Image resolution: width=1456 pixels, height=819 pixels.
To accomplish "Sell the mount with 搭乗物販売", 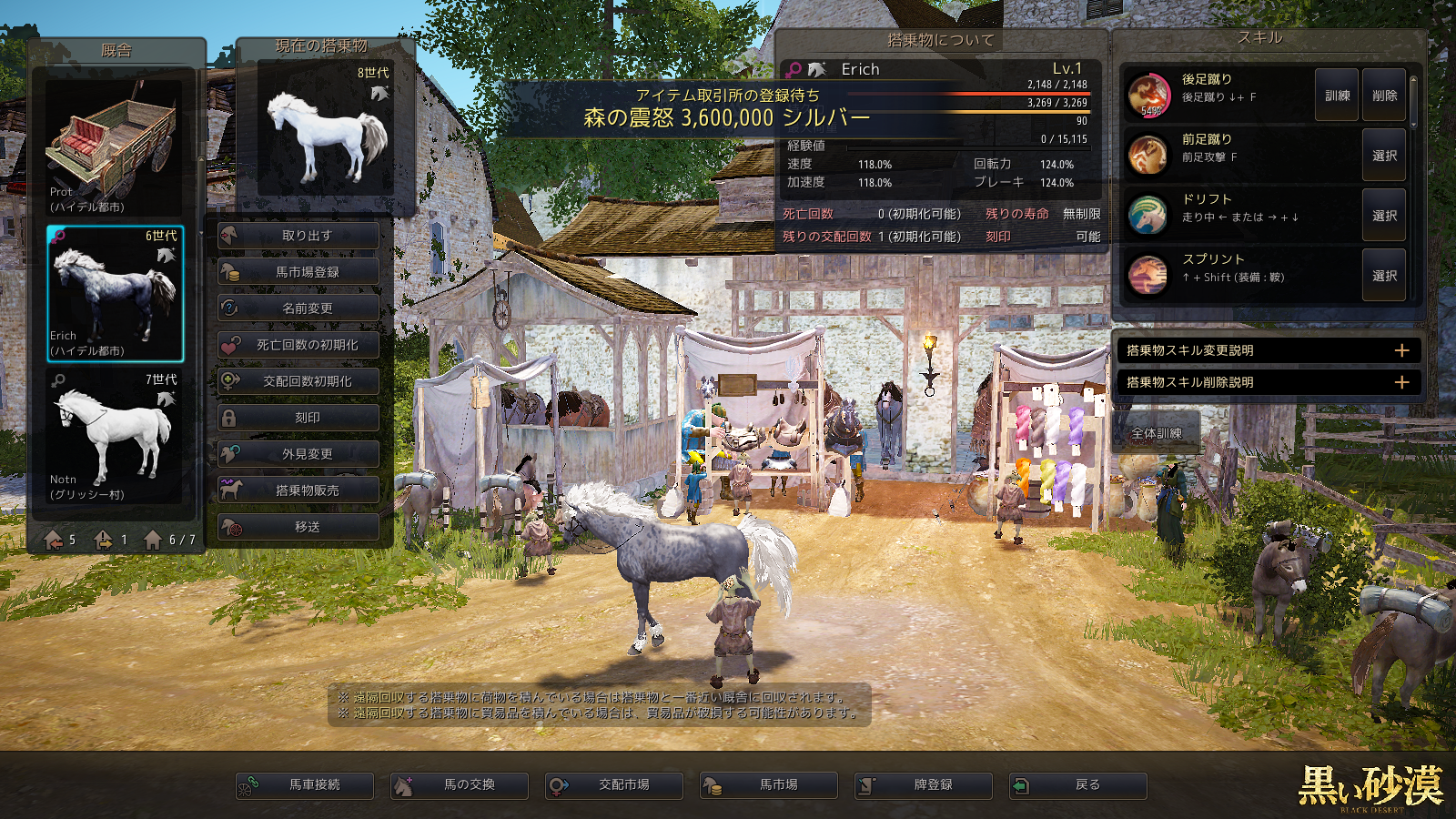I will 298,490.
